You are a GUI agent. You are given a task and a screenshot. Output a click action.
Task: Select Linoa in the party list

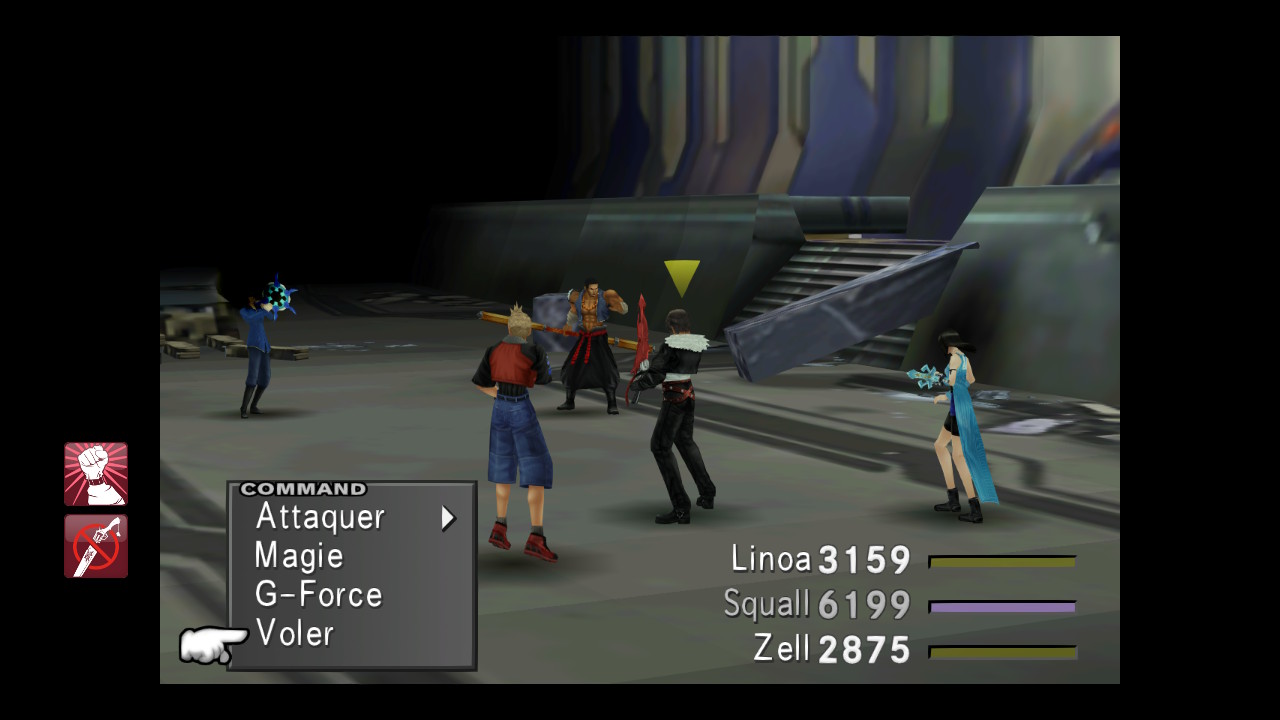pyautogui.click(x=771, y=559)
